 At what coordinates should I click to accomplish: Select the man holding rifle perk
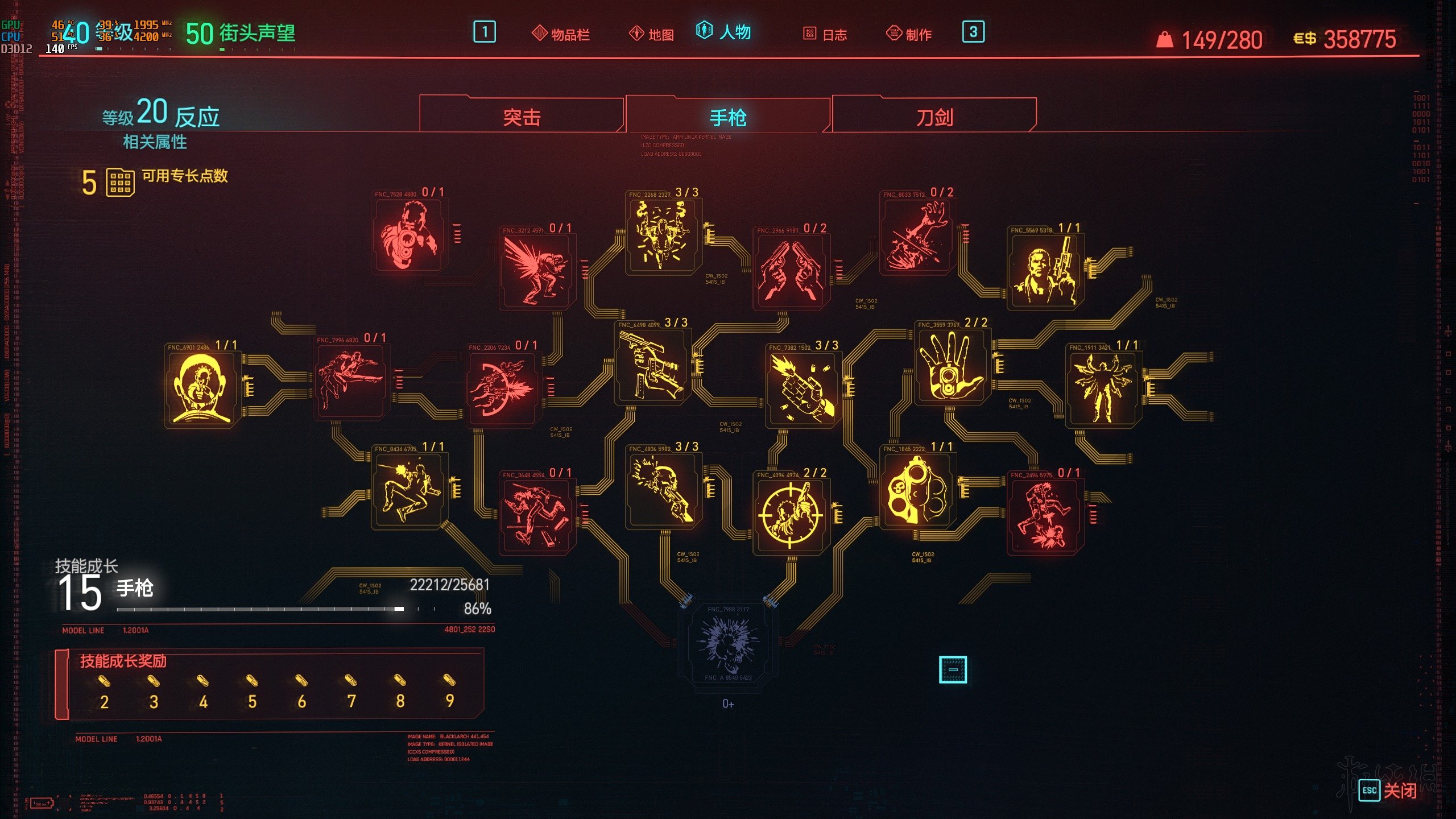pyautogui.click(x=1045, y=271)
